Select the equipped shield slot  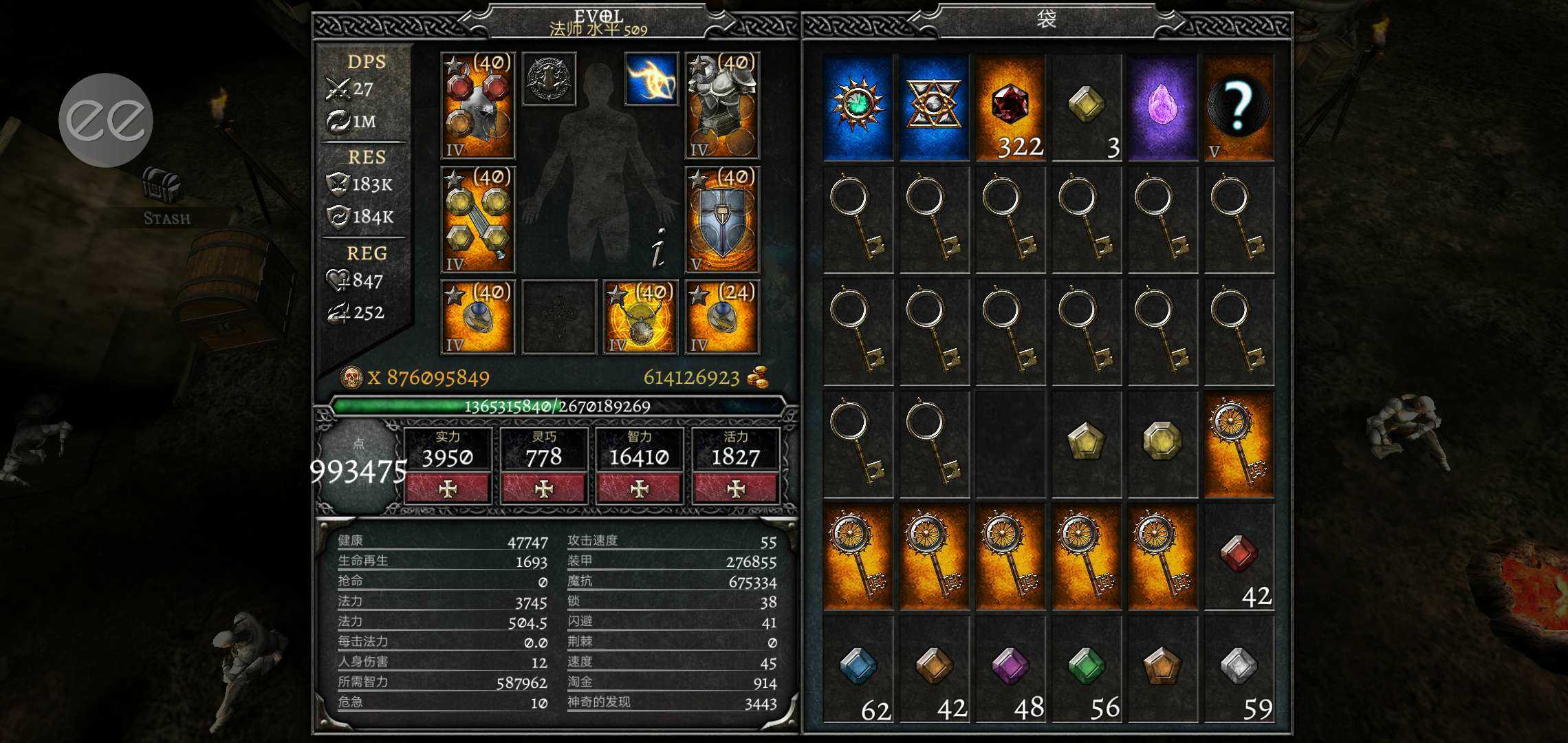pos(722,220)
